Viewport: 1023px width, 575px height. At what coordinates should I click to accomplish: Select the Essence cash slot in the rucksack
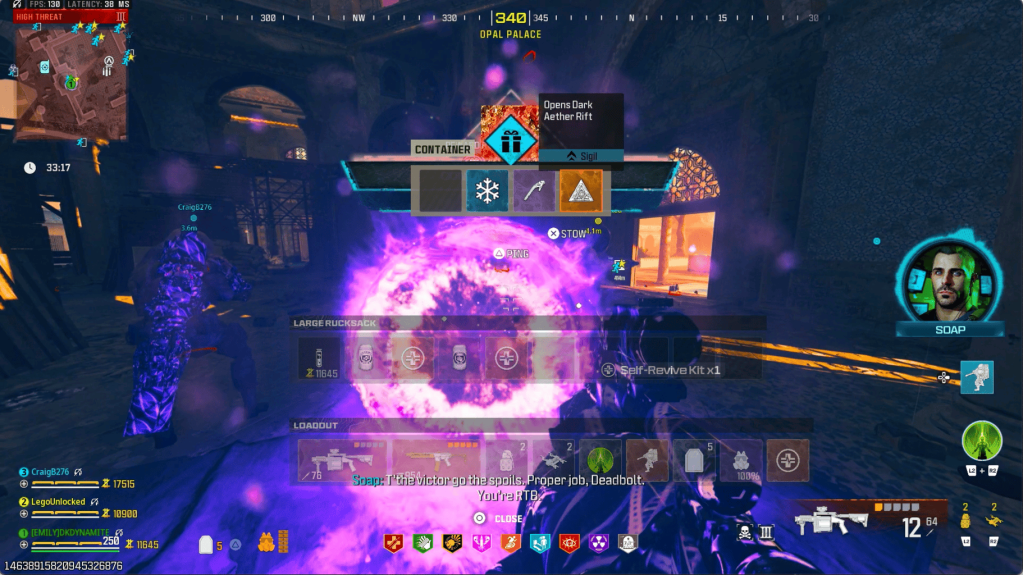click(x=319, y=358)
